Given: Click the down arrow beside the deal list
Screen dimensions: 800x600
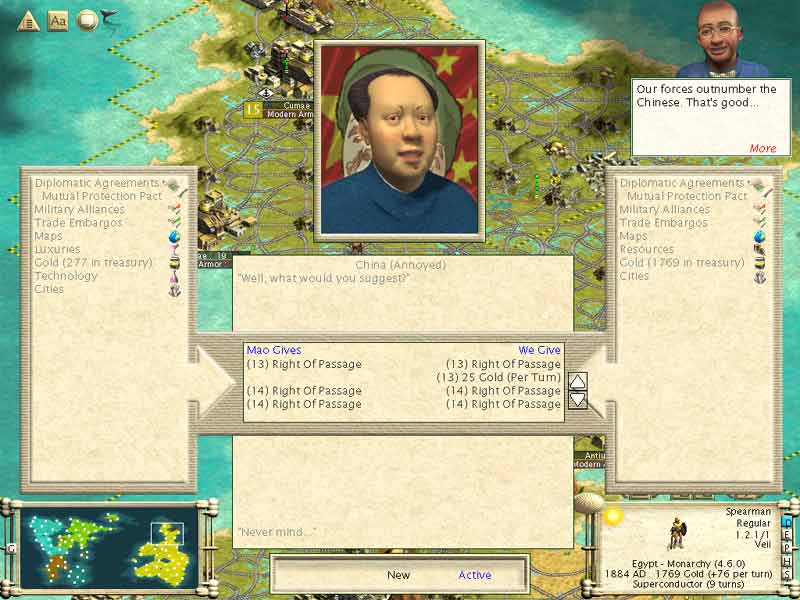Looking at the screenshot, I should 578,399.
